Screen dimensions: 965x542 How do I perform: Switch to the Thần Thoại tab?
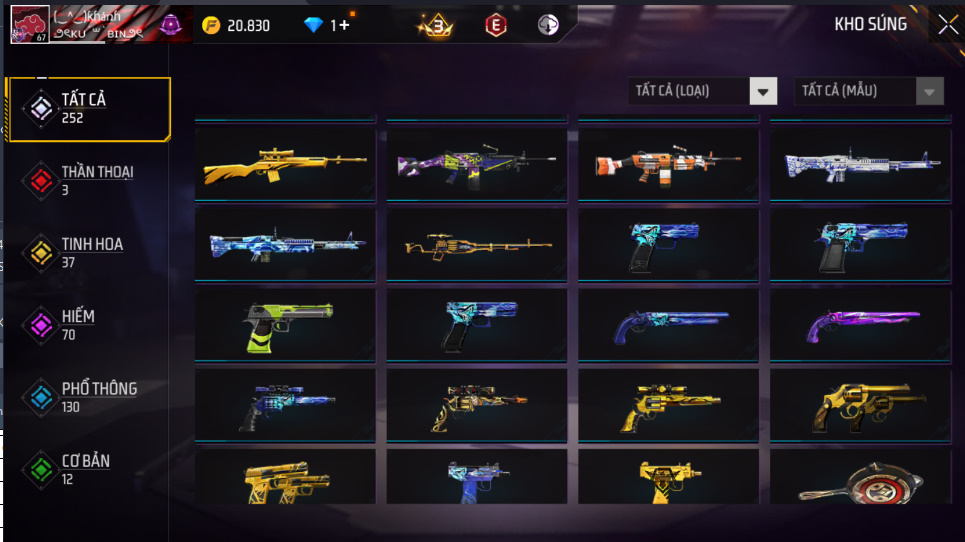point(88,180)
